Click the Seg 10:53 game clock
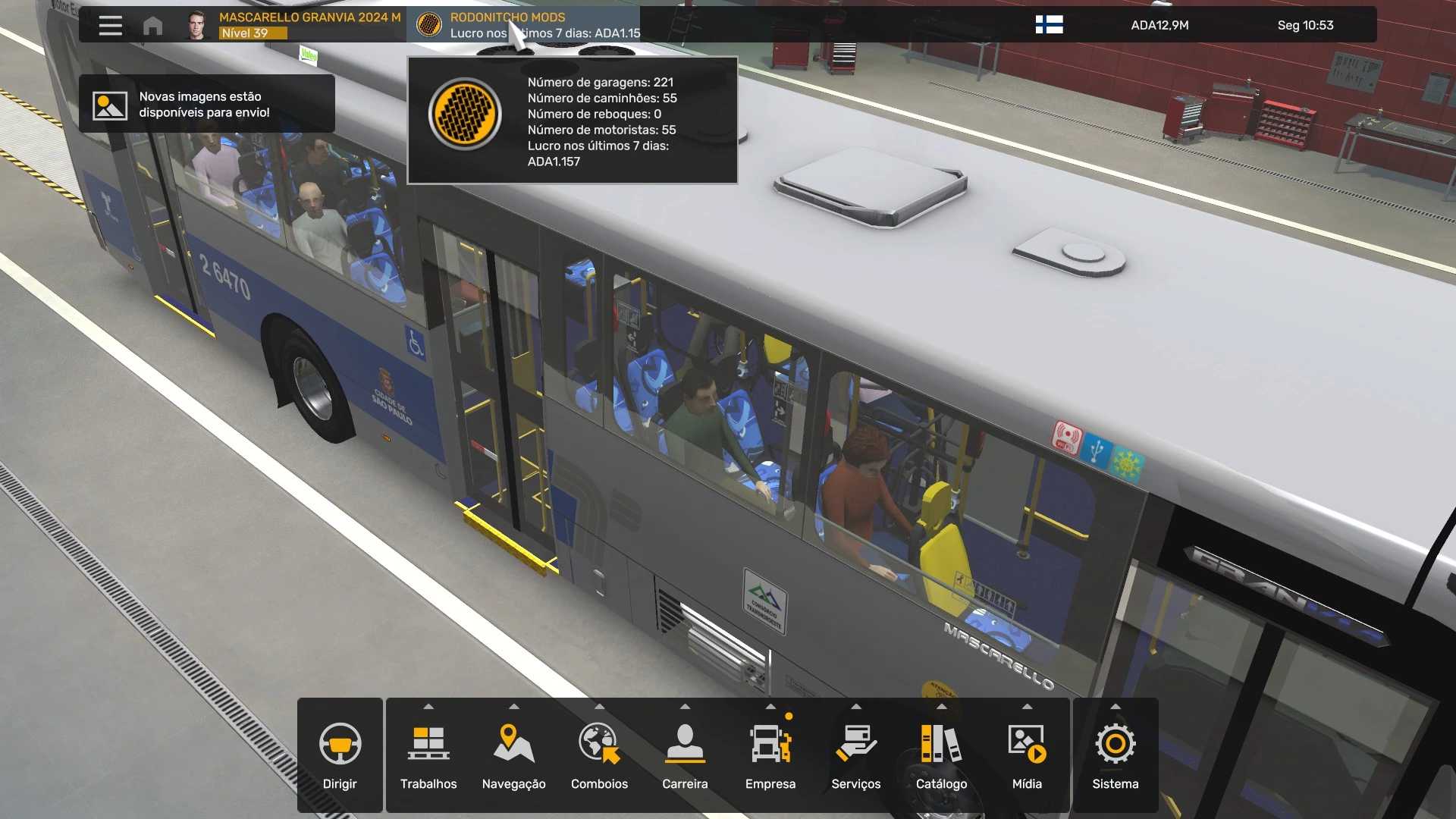Viewport: 1456px width, 819px height. [x=1305, y=25]
